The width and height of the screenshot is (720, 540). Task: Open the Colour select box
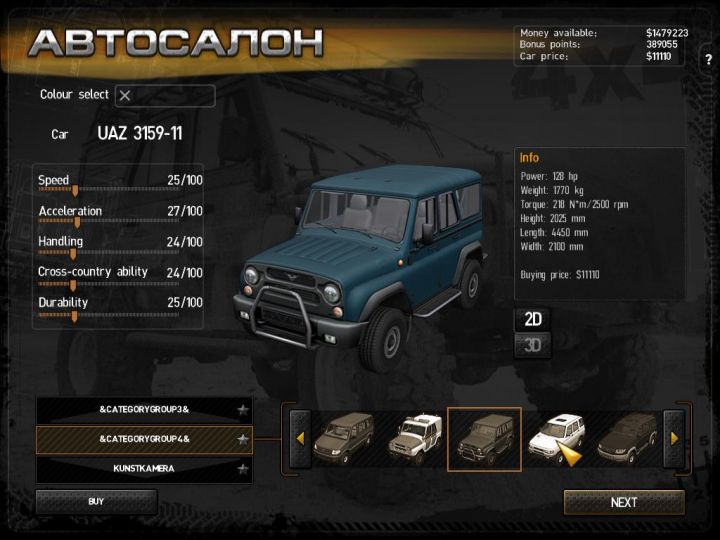point(164,95)
